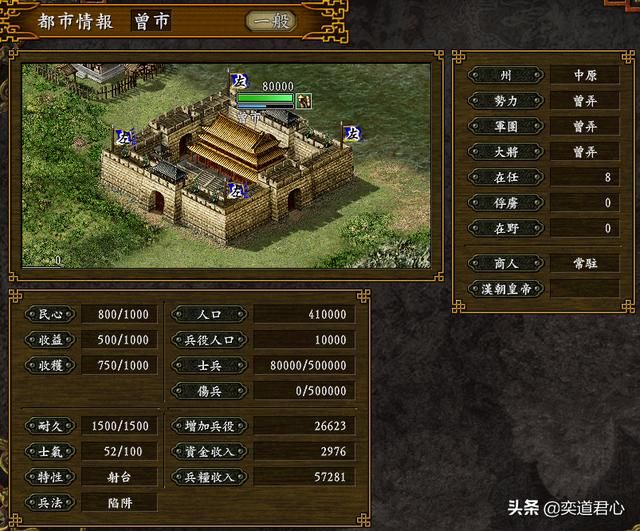Click the 士兵 soldiers label
The height and width of the screenshot is (531, 640).
(208, 366)
